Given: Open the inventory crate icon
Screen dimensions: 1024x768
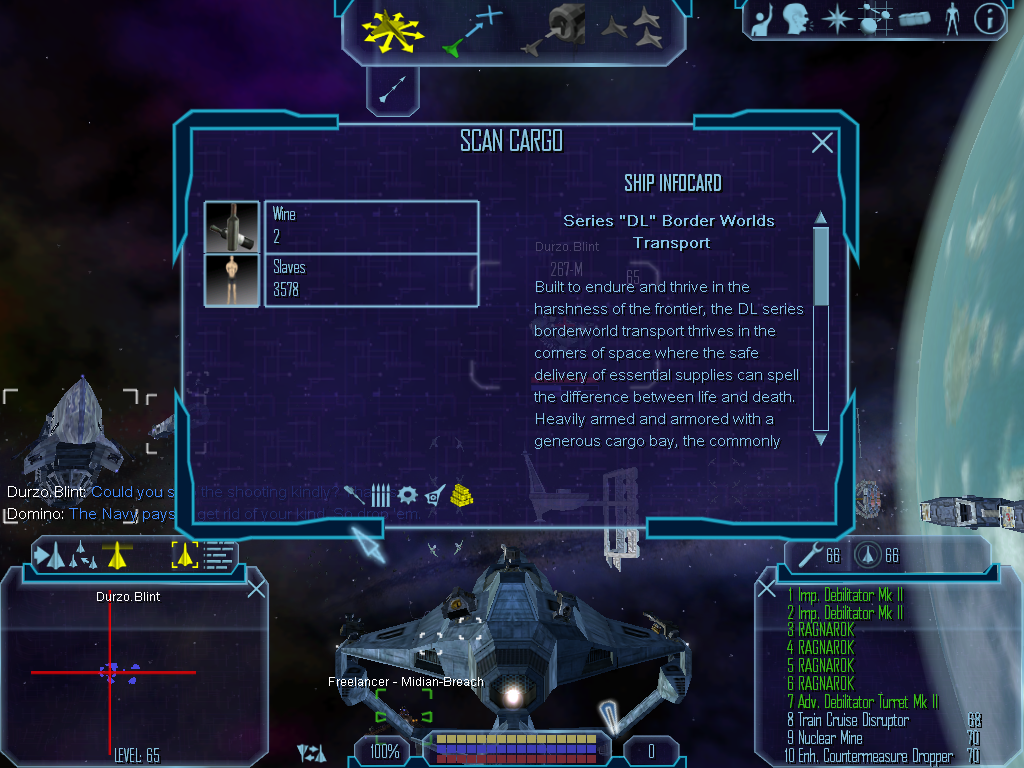Looking at the screenshot, I should 915,18.
